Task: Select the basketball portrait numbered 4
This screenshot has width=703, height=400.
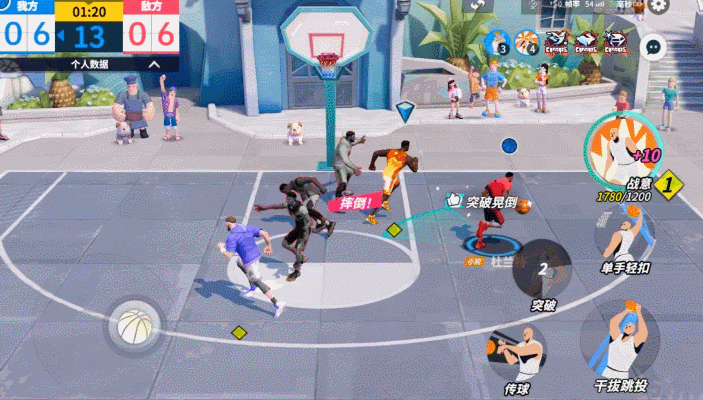Action: click(x=528, y=43)
